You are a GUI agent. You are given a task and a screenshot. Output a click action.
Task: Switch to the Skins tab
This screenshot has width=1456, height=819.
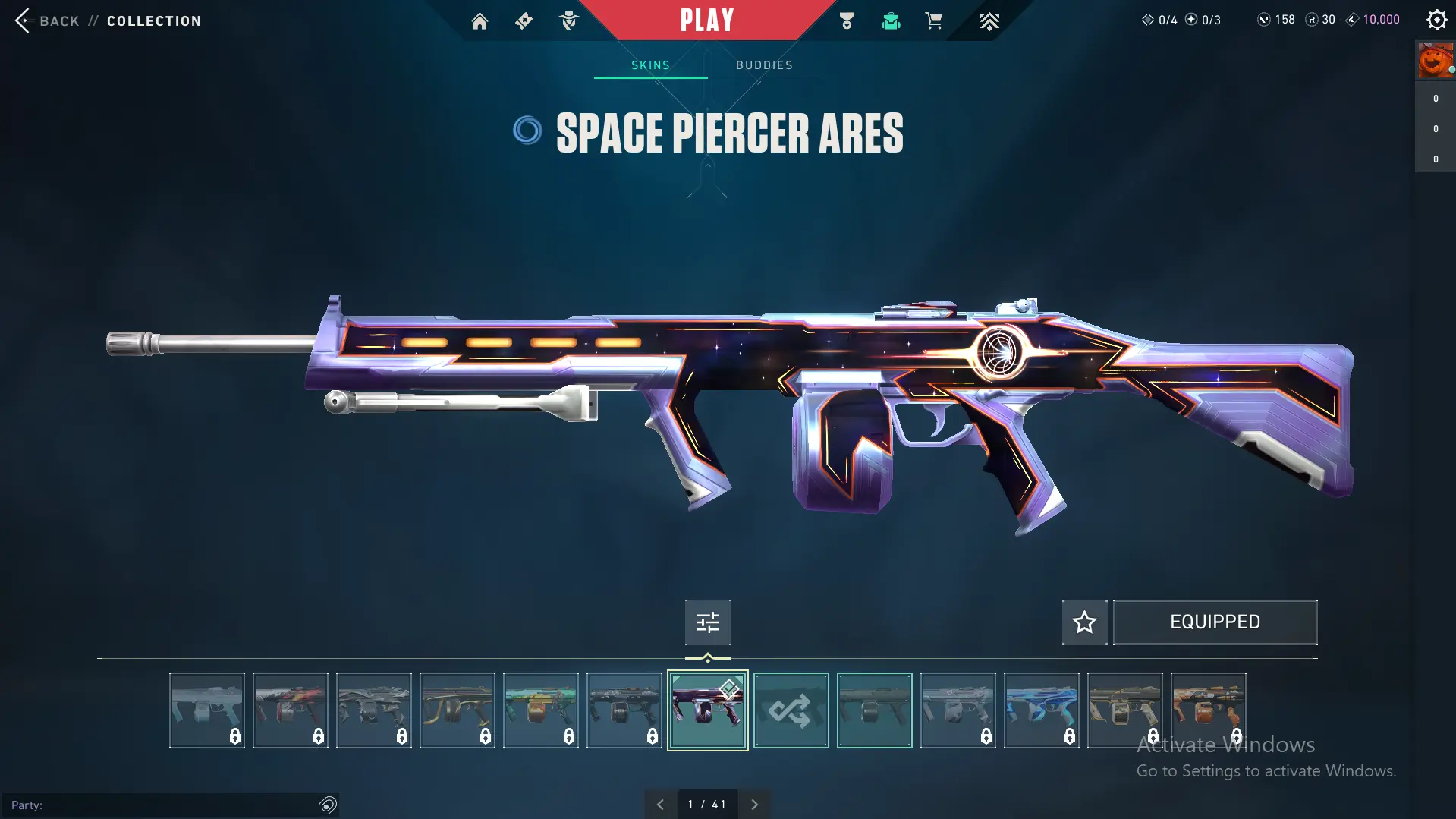(650, 65)
